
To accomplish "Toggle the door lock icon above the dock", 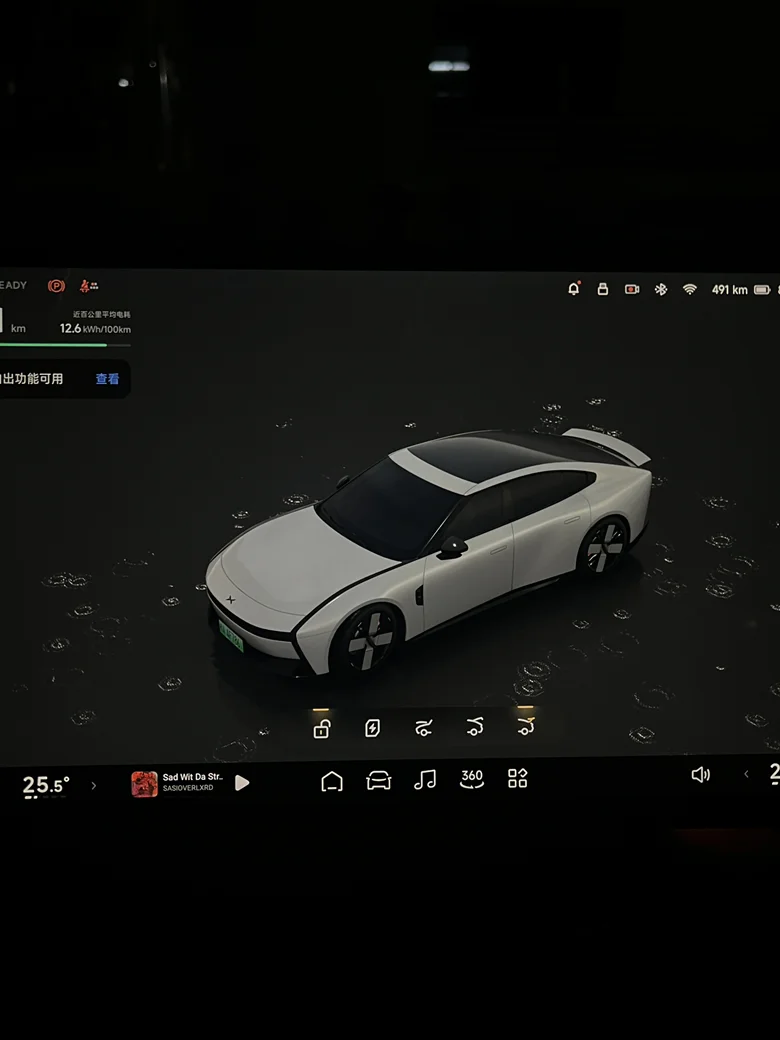I will (x=321, y=729).
